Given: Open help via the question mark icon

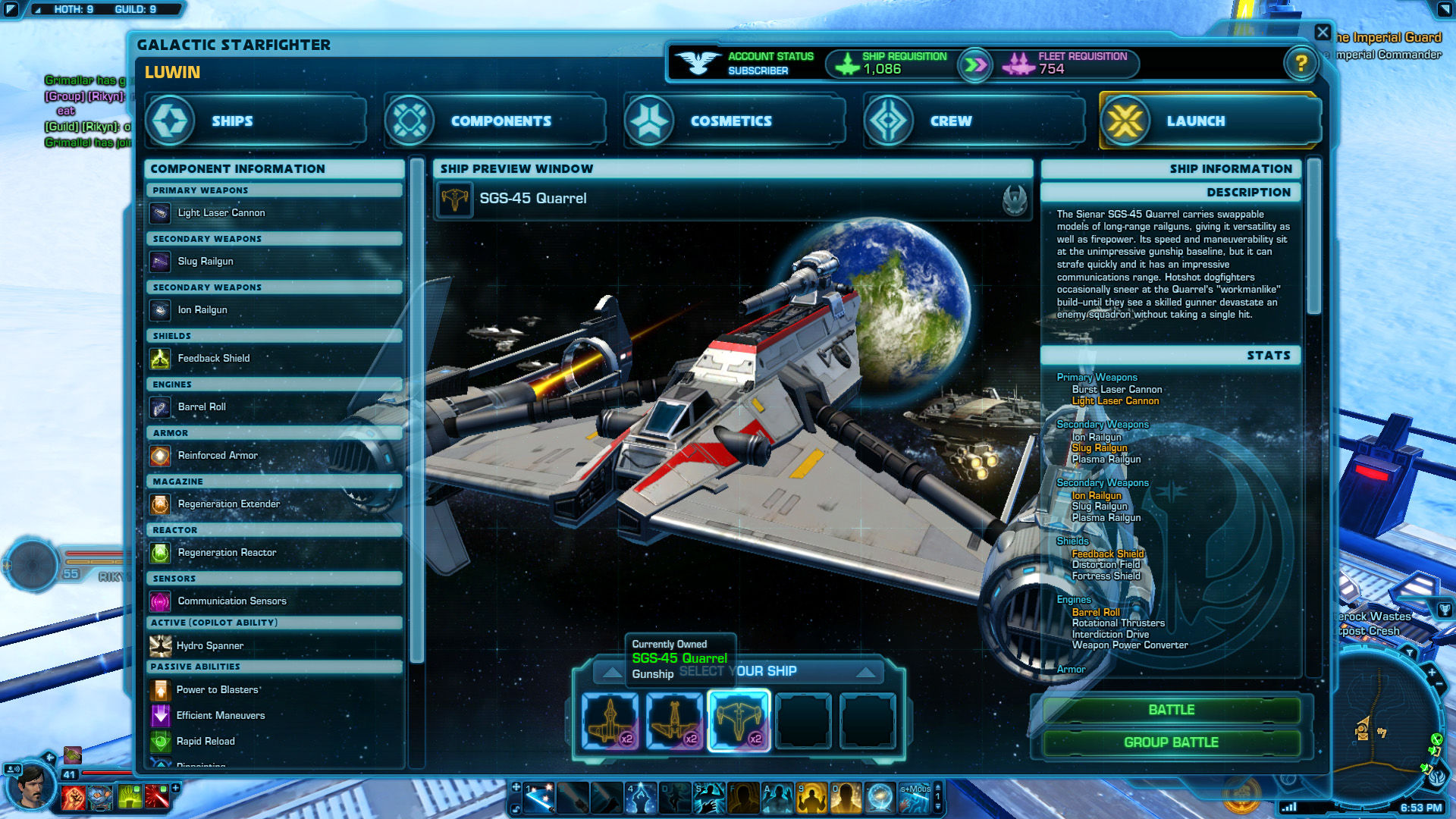Looking at the screenshot, I should pos(1303,64).
